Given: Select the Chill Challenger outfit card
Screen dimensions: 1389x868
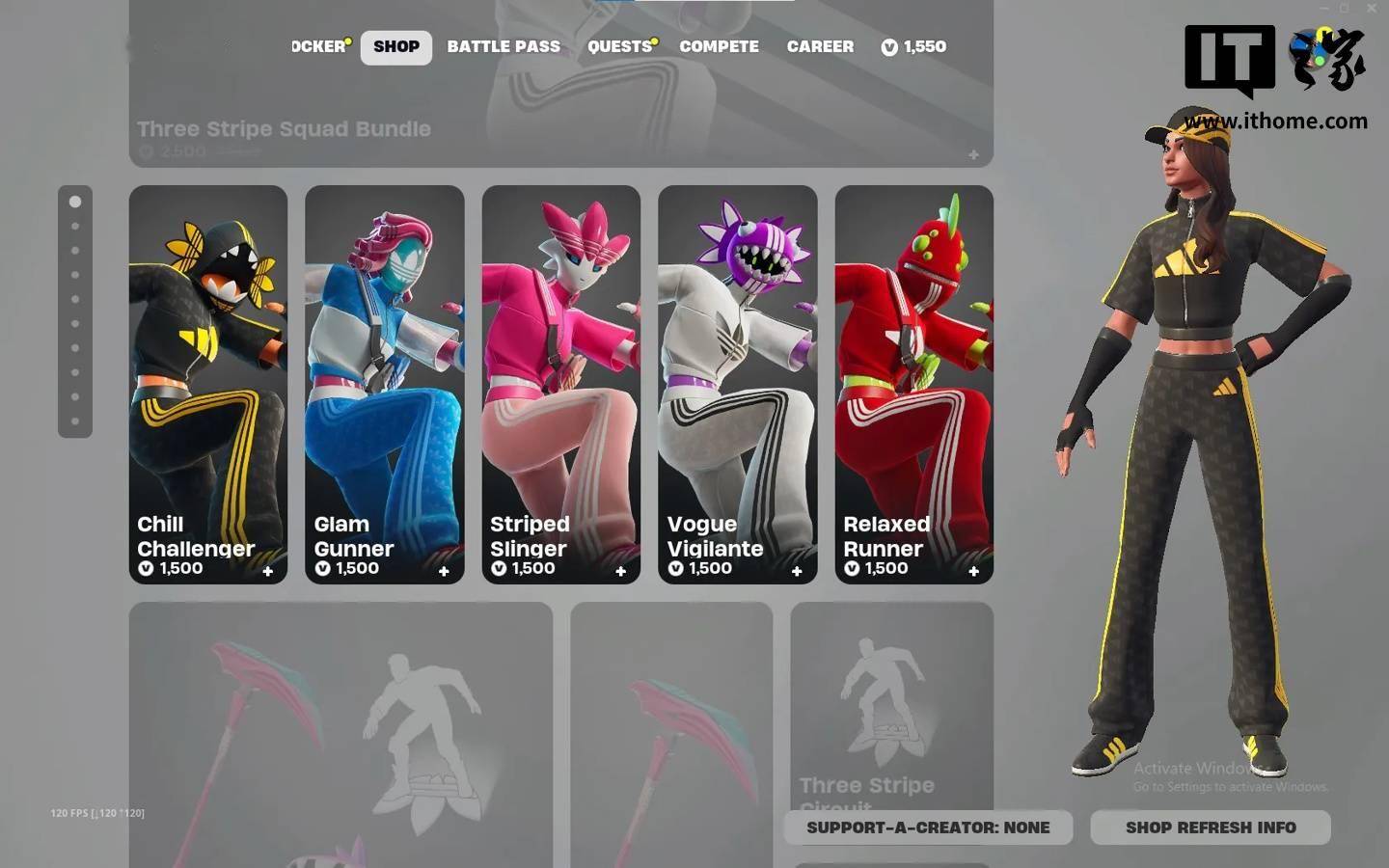Looking at the screenshot, I should 208,384.
